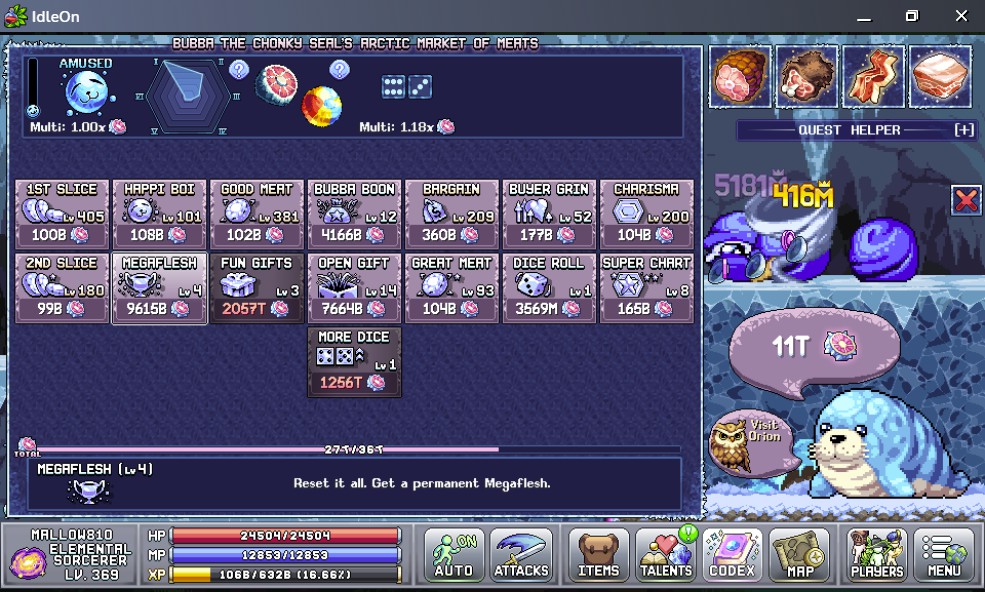Toggle the Auto attack button
This screenshot has width=985, height=592.
[x=454, y=555]
